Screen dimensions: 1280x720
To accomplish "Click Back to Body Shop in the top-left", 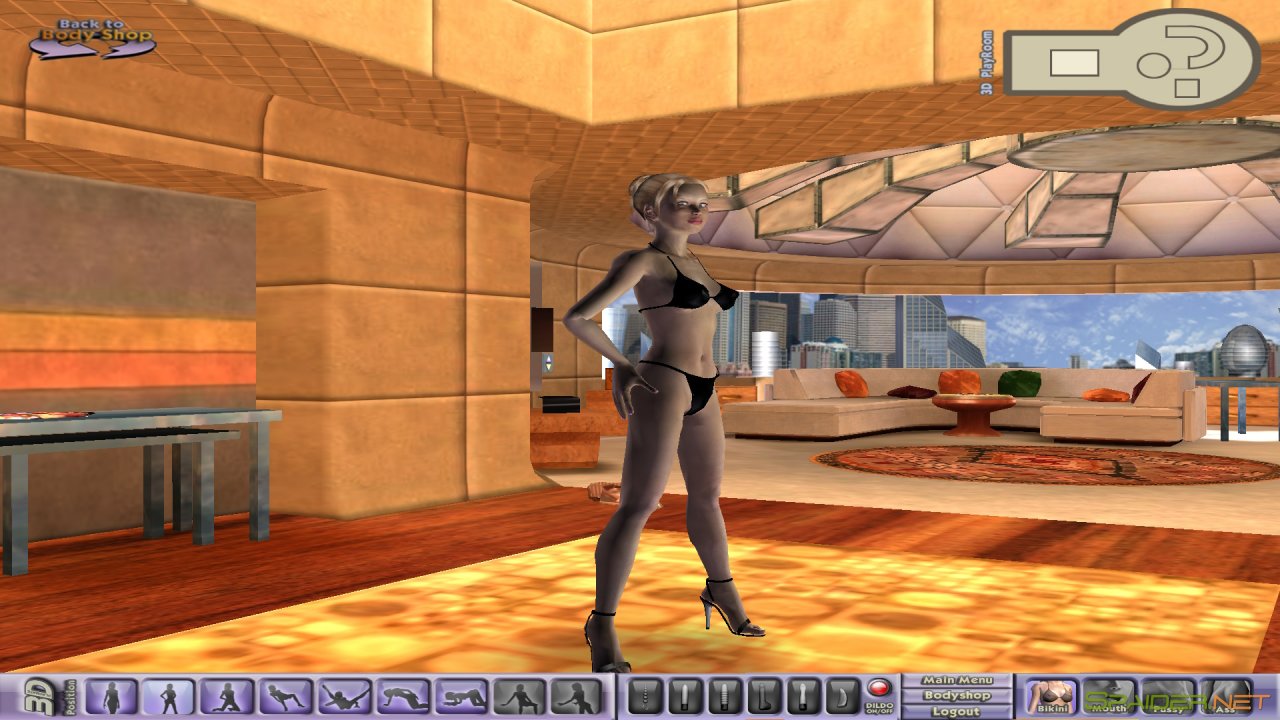I will click(x=95, y=28).
